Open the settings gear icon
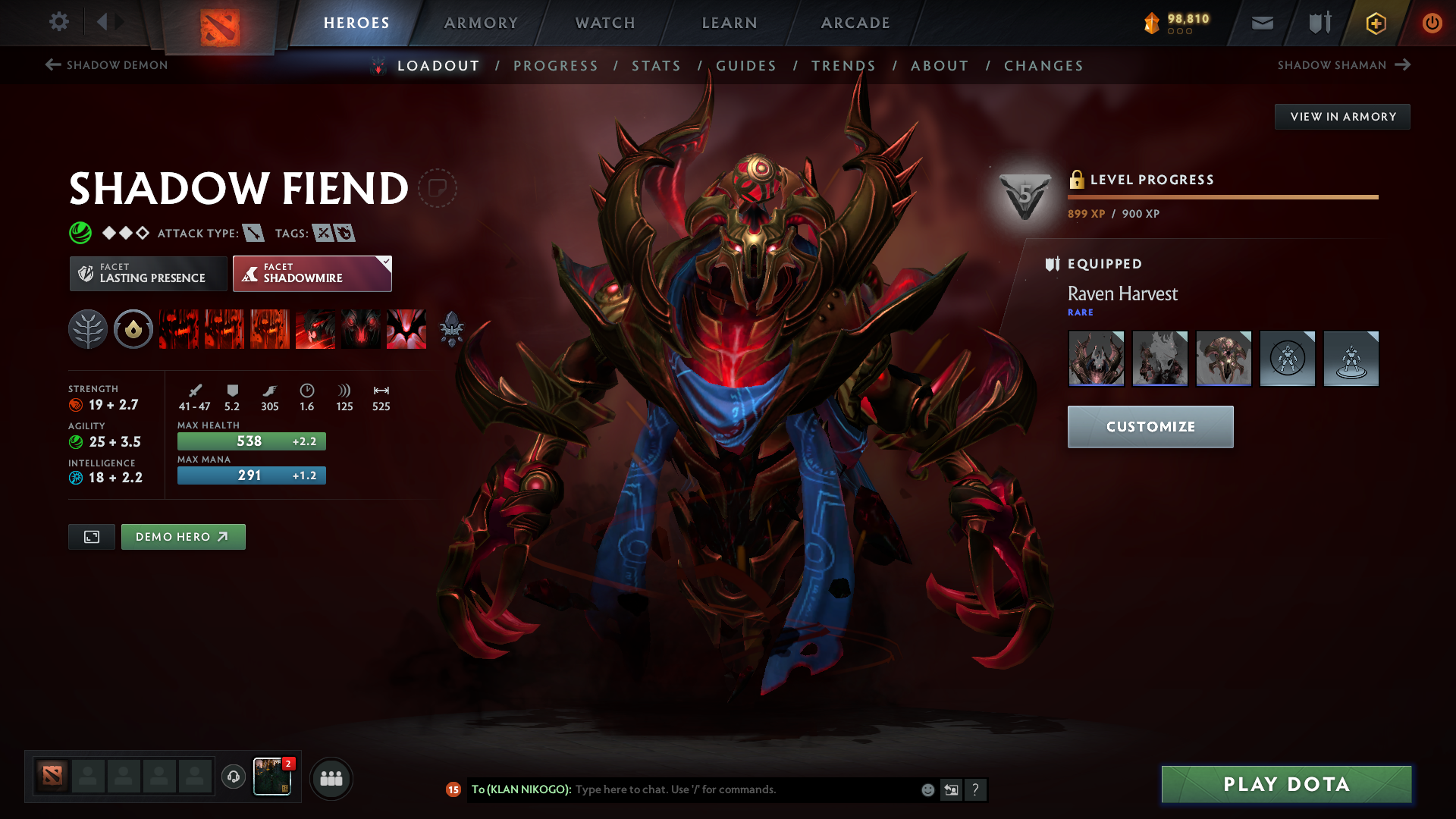 click(x=59, y=22)
